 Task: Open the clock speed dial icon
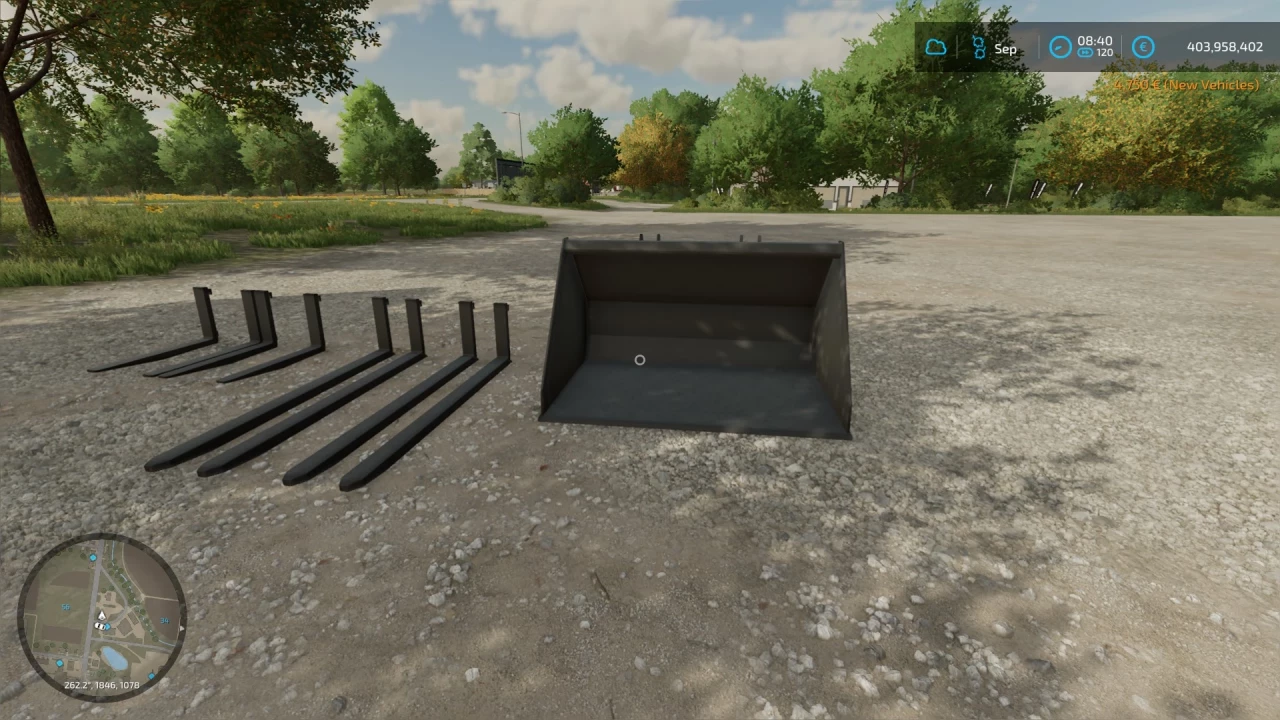click(1060, 46)
